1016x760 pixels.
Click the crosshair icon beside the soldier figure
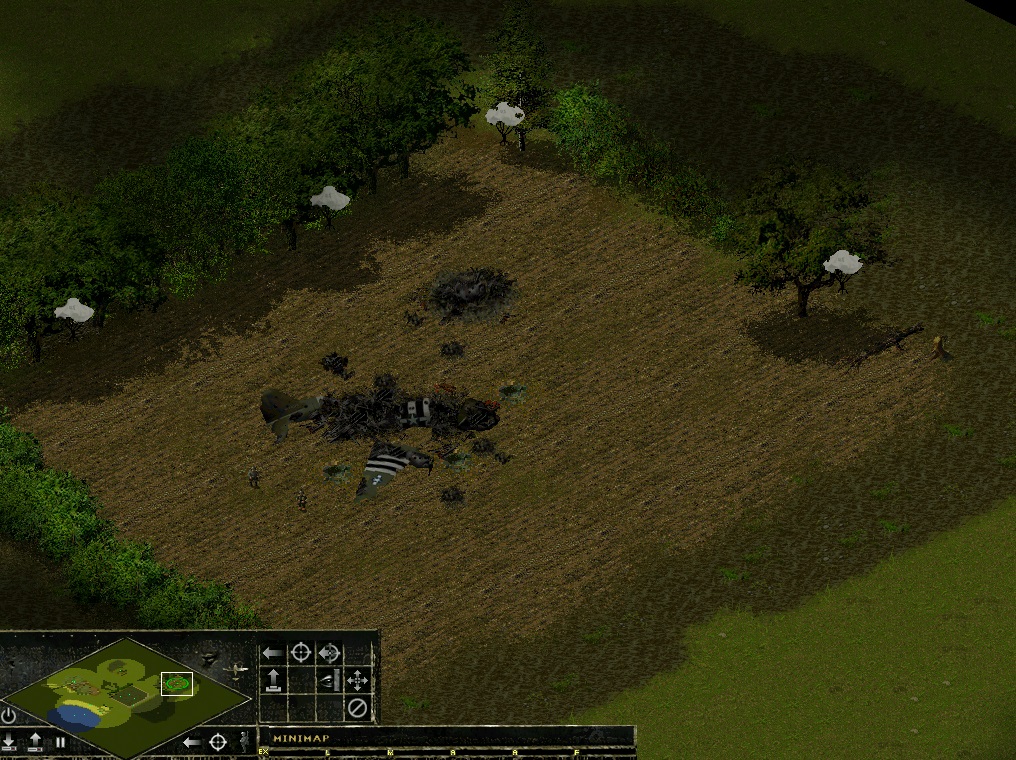(x=218, y=742)
